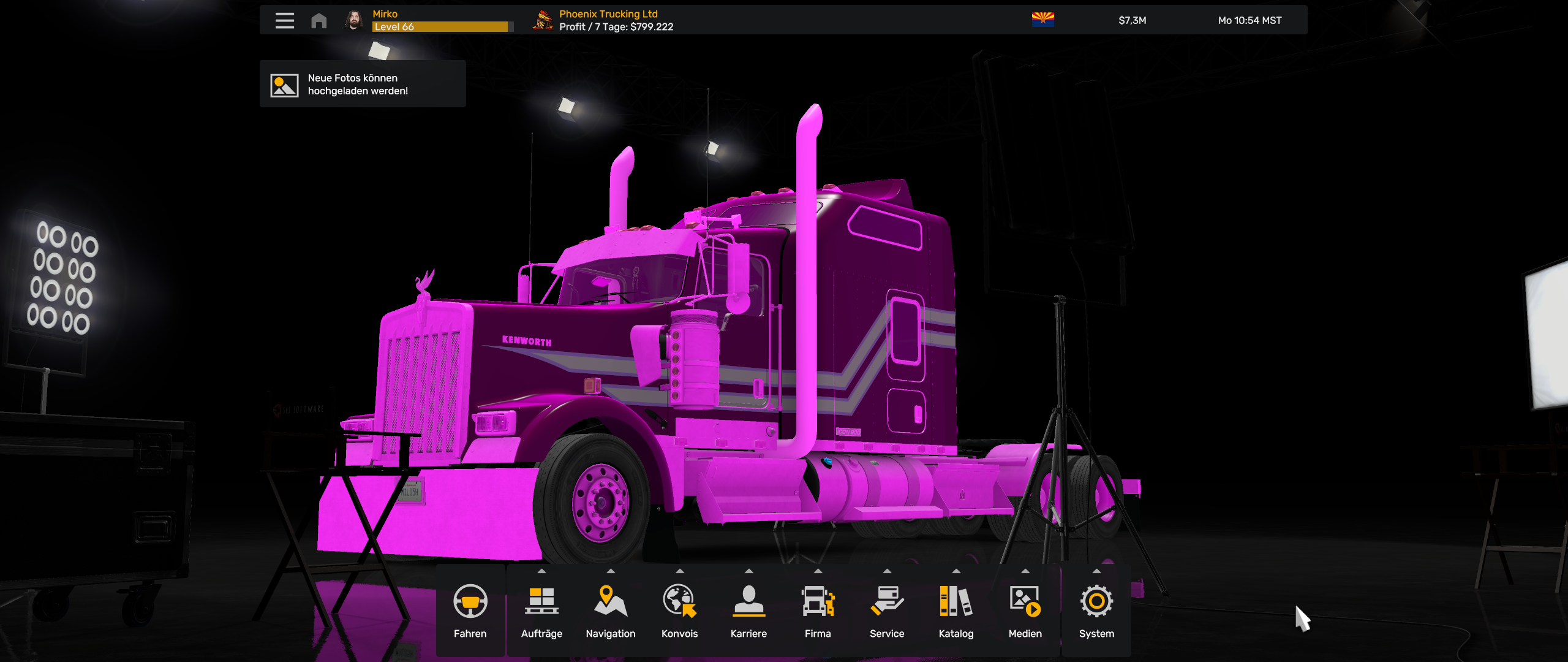Select the Fahren steering wheel icon

pyautogui.click(x=470, y=603)
